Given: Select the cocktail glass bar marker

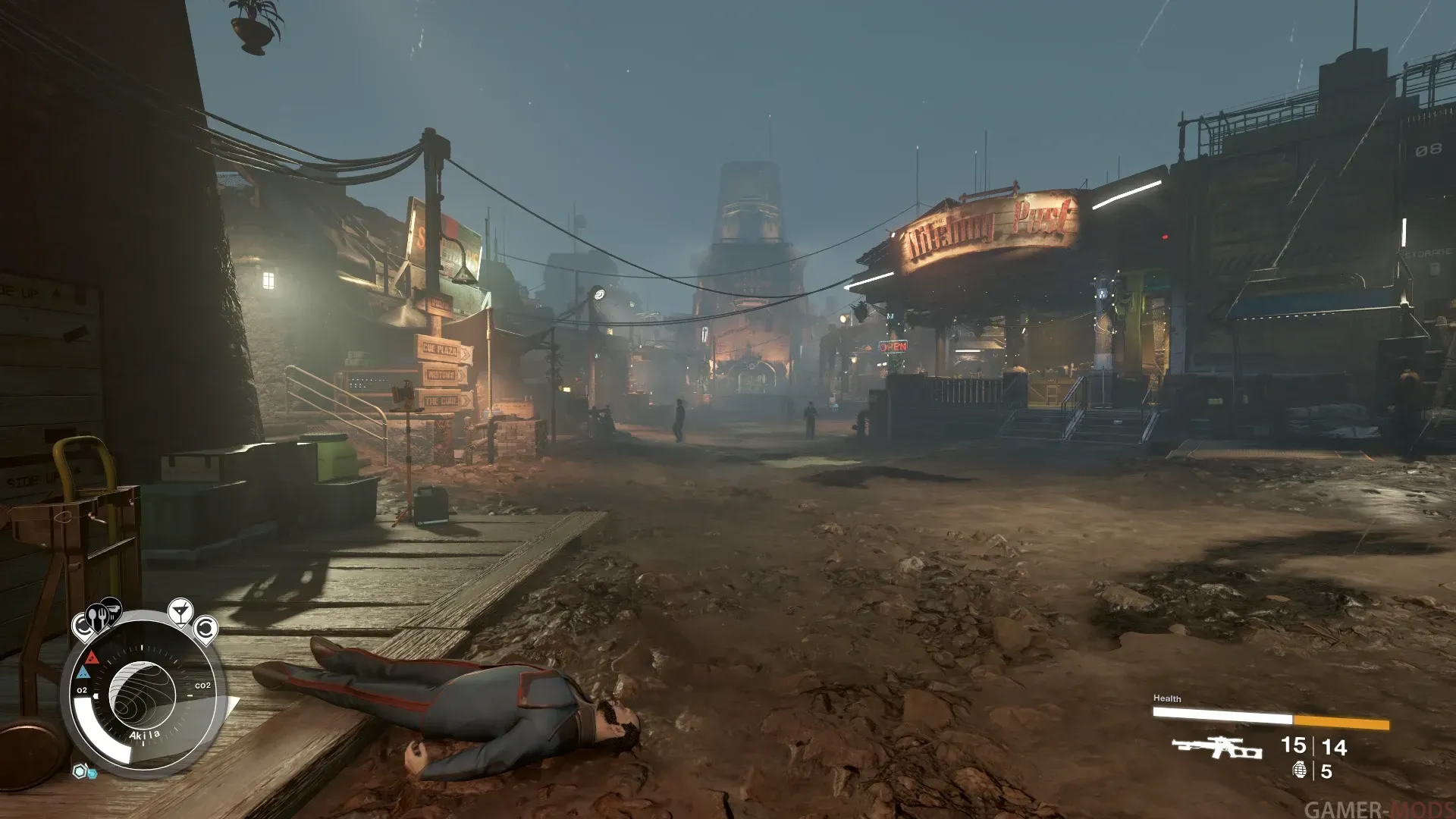Looking at the screenshot, I should click(x=180, y=611).
